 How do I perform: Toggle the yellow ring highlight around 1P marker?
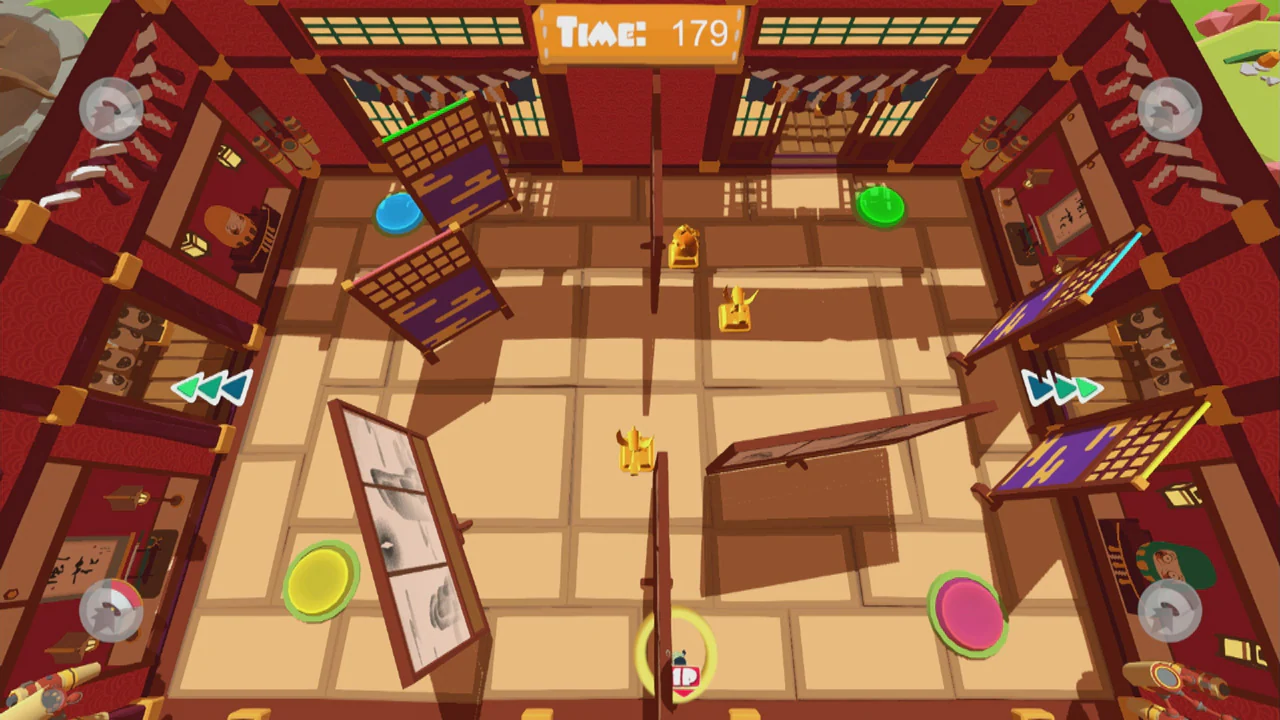tap(680, 655)
